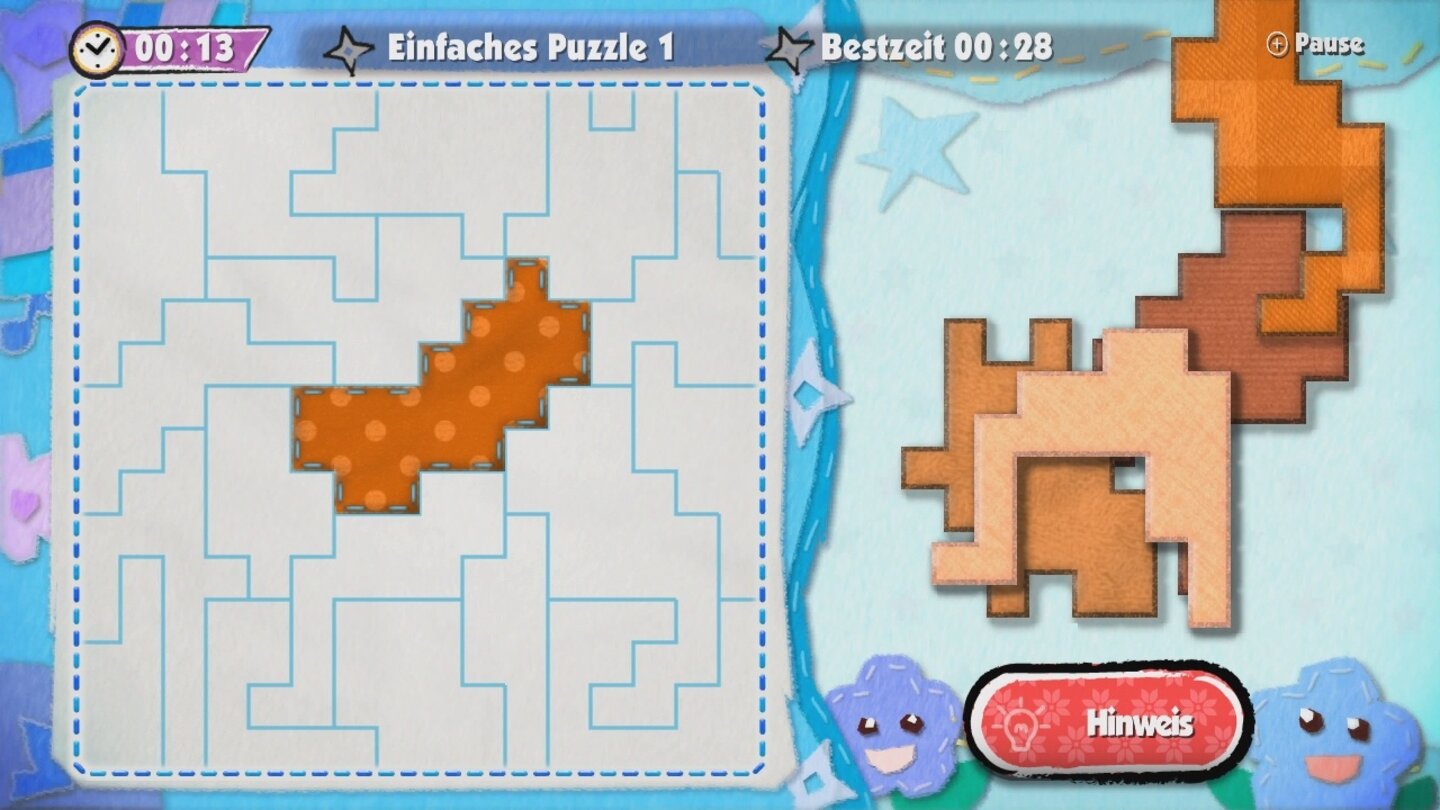Select the plus icon next to Pause
Screen dimensions: 1440x810
point(1278,43)
